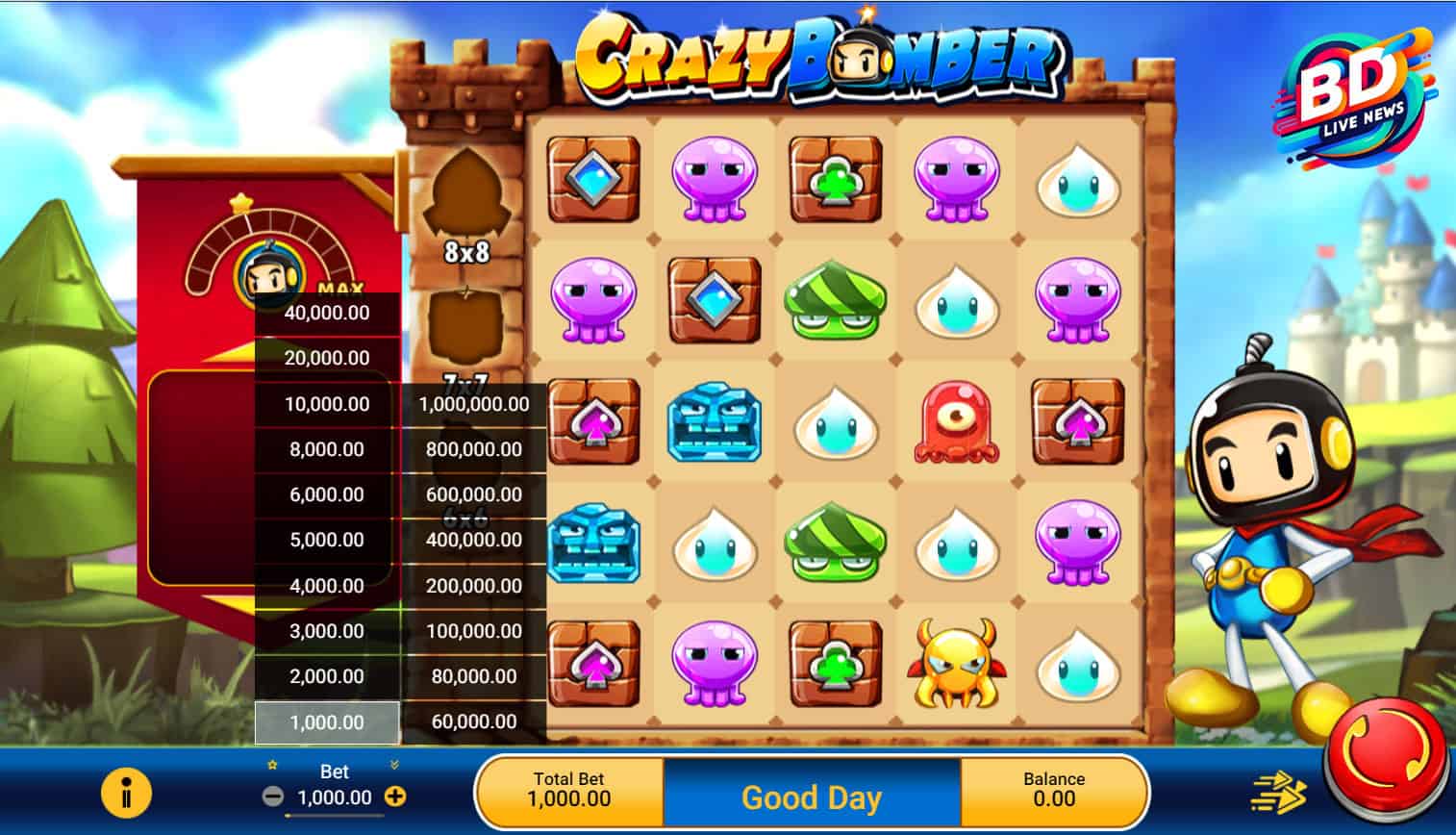Screen dimensions: 1456x835
Task: Choose the 100,000.00 bet amount
Action: 473,631
